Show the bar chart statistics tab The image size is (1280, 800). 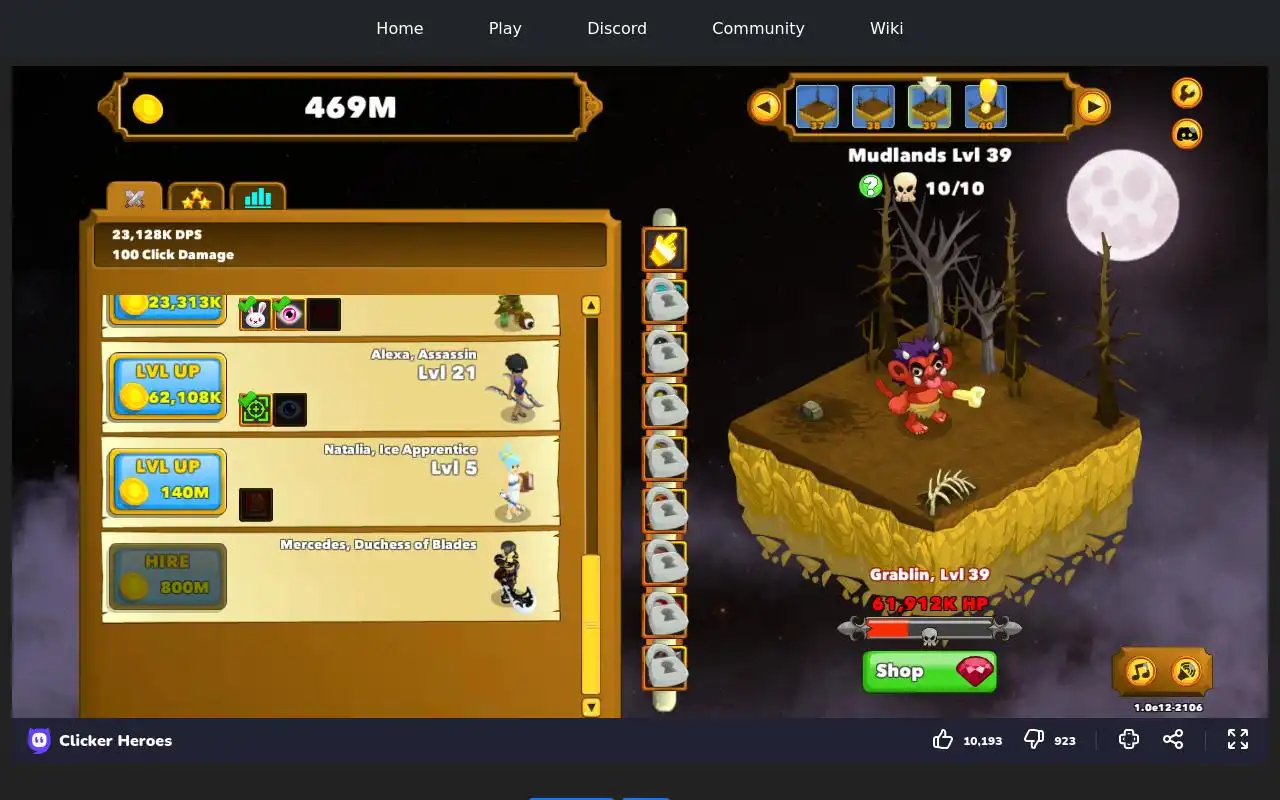258,198
